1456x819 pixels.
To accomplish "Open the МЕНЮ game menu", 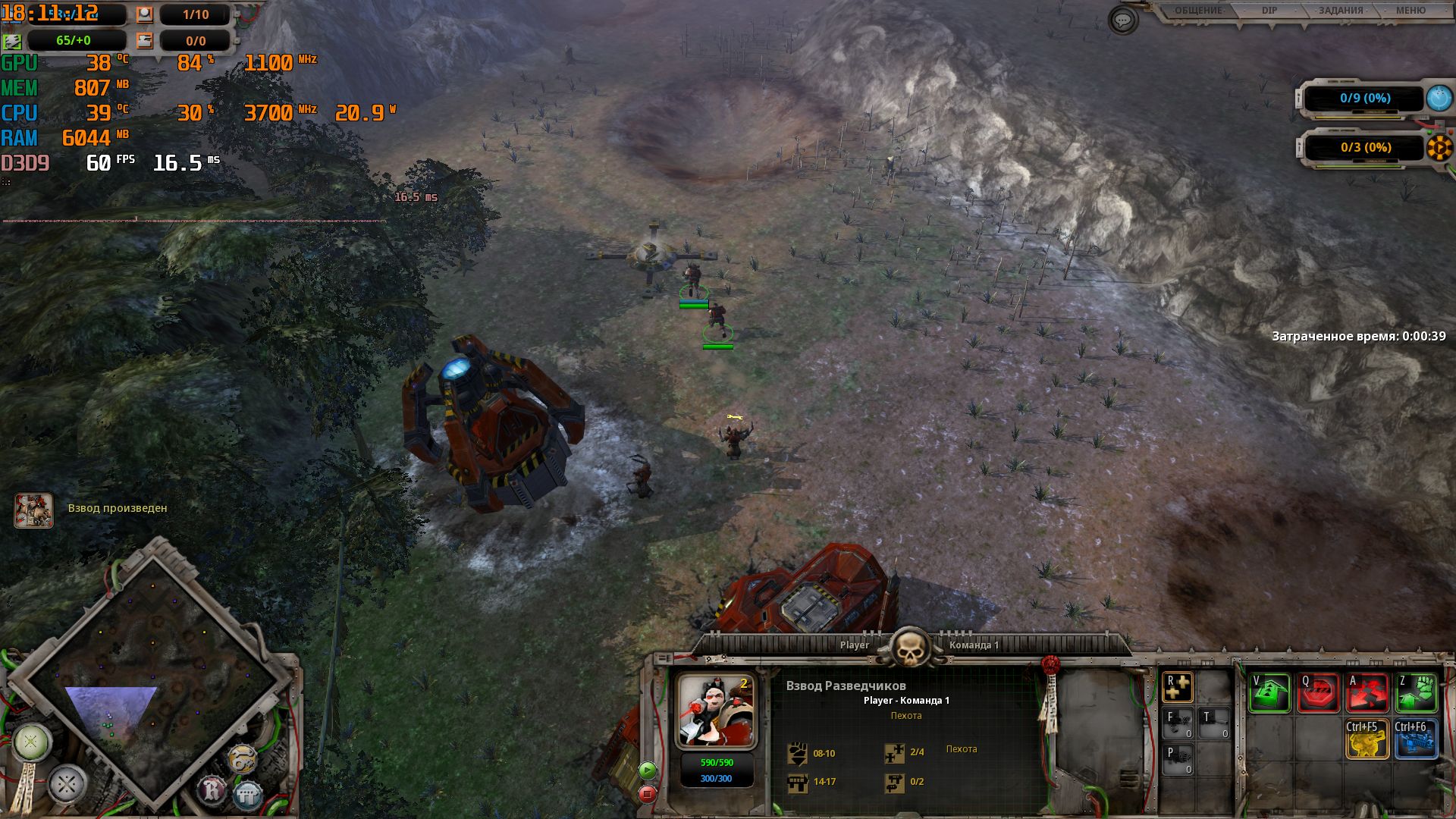I will [1410, 11].
